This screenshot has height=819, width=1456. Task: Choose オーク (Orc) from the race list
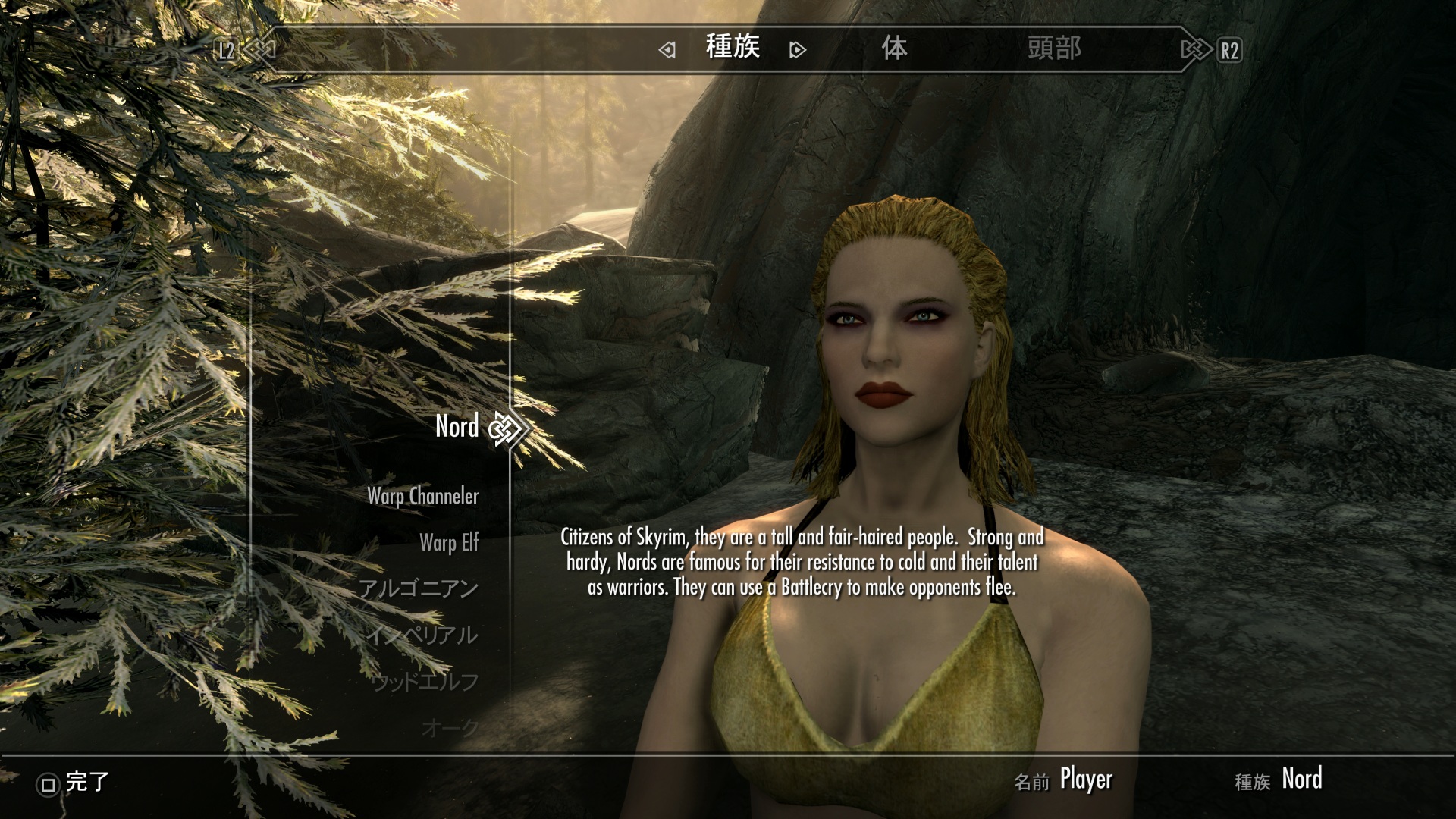tap(450, 728)
